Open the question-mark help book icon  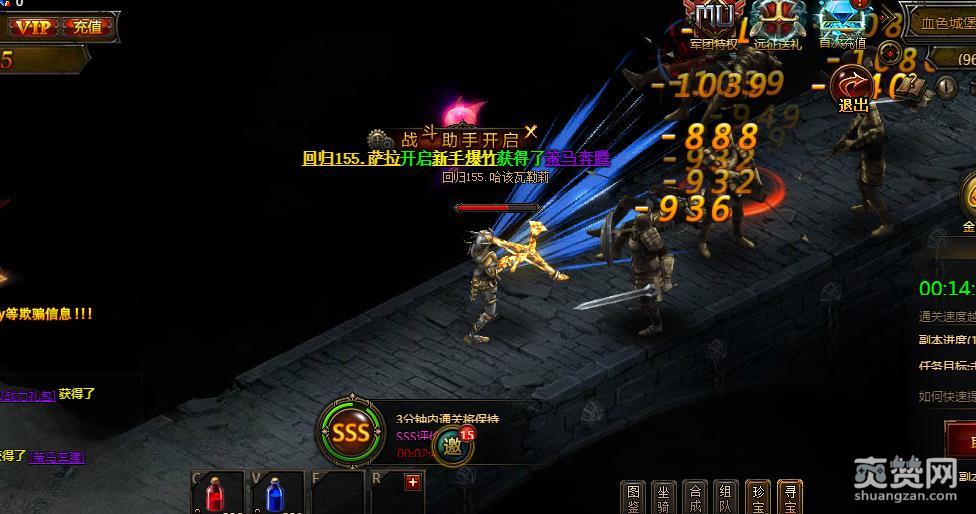coord(909,86)
